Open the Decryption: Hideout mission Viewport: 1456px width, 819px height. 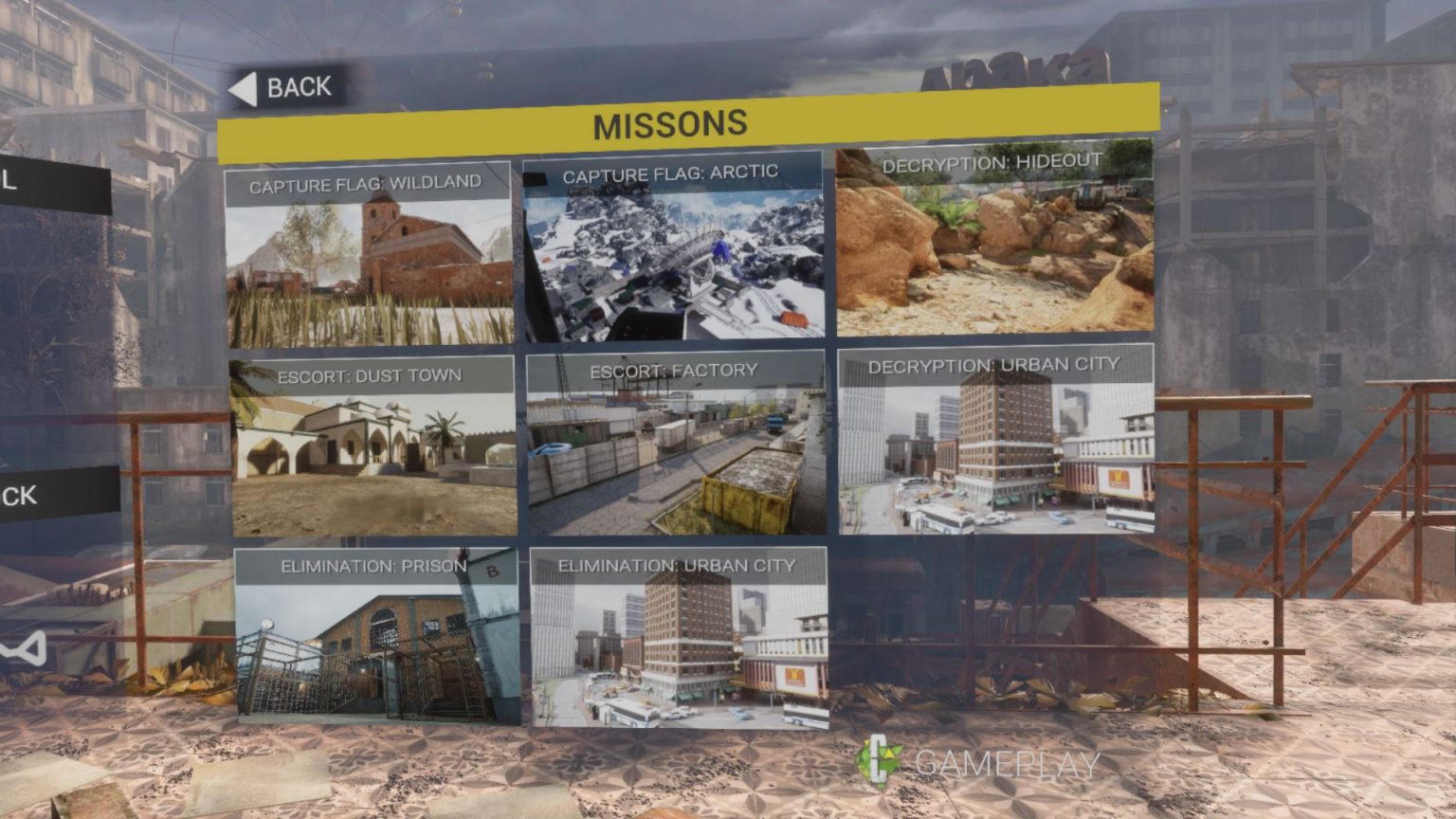pyautogui.click(x=994, y=239)
